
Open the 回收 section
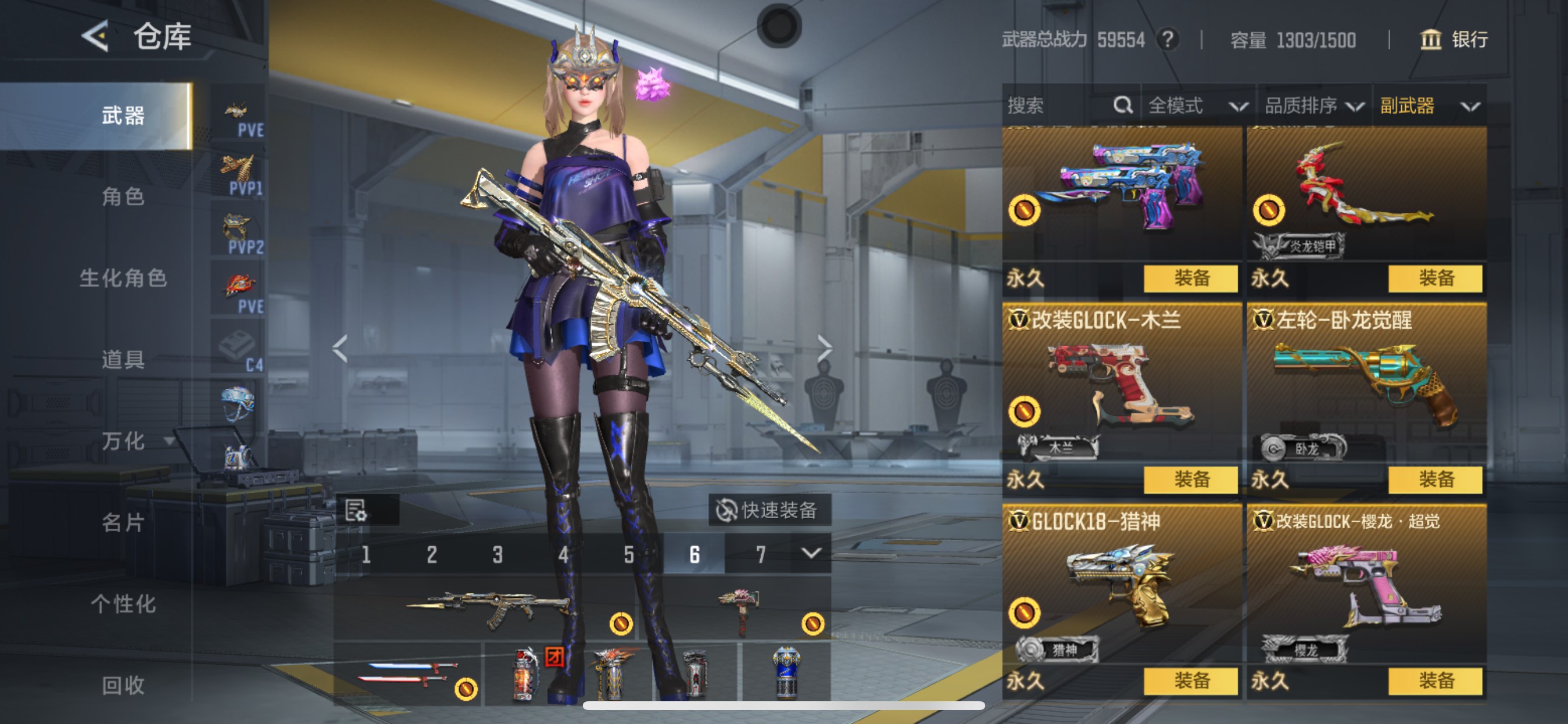(x=123, y=686)
